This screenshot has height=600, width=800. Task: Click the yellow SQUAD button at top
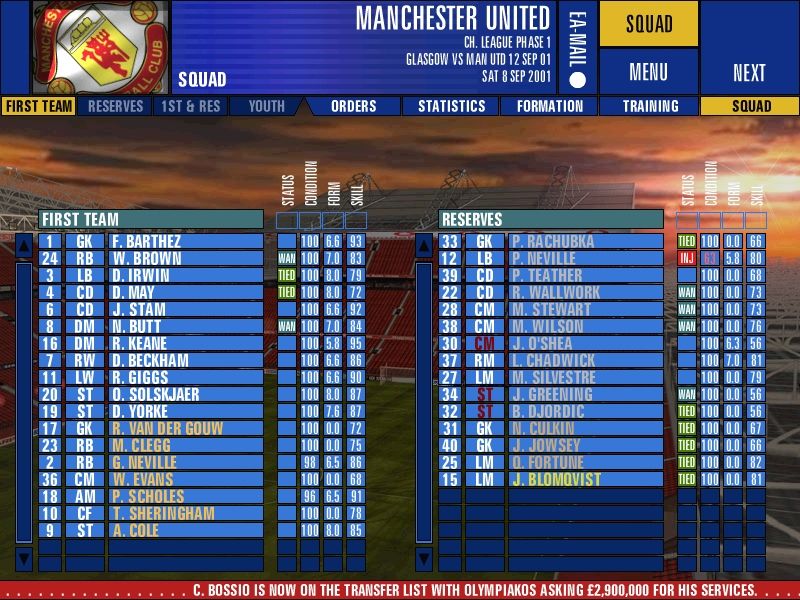tap(648, 24)
